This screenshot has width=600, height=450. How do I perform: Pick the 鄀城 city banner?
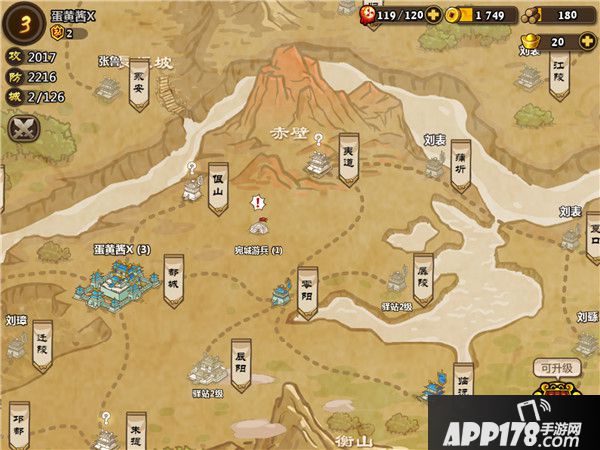coord(173,278)
